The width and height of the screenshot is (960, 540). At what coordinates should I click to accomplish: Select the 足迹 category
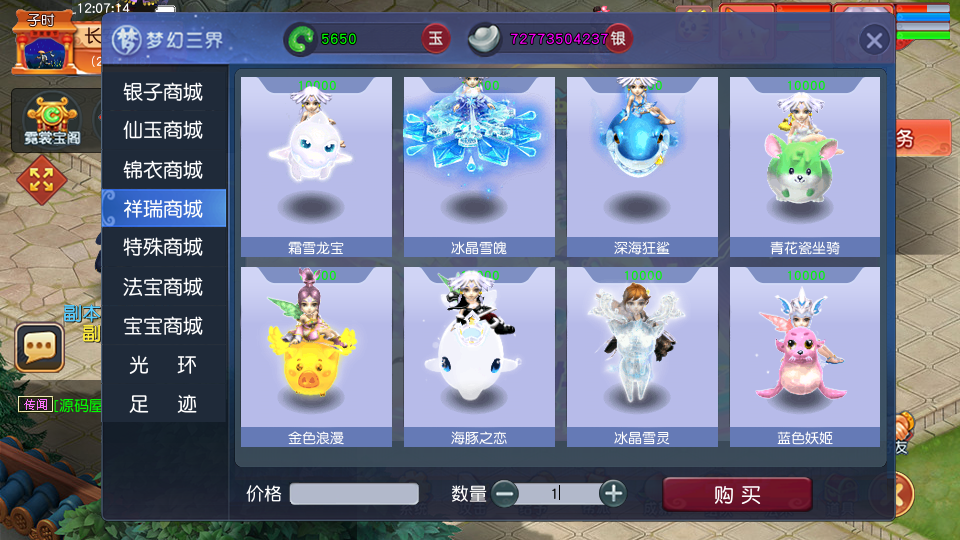163,404
